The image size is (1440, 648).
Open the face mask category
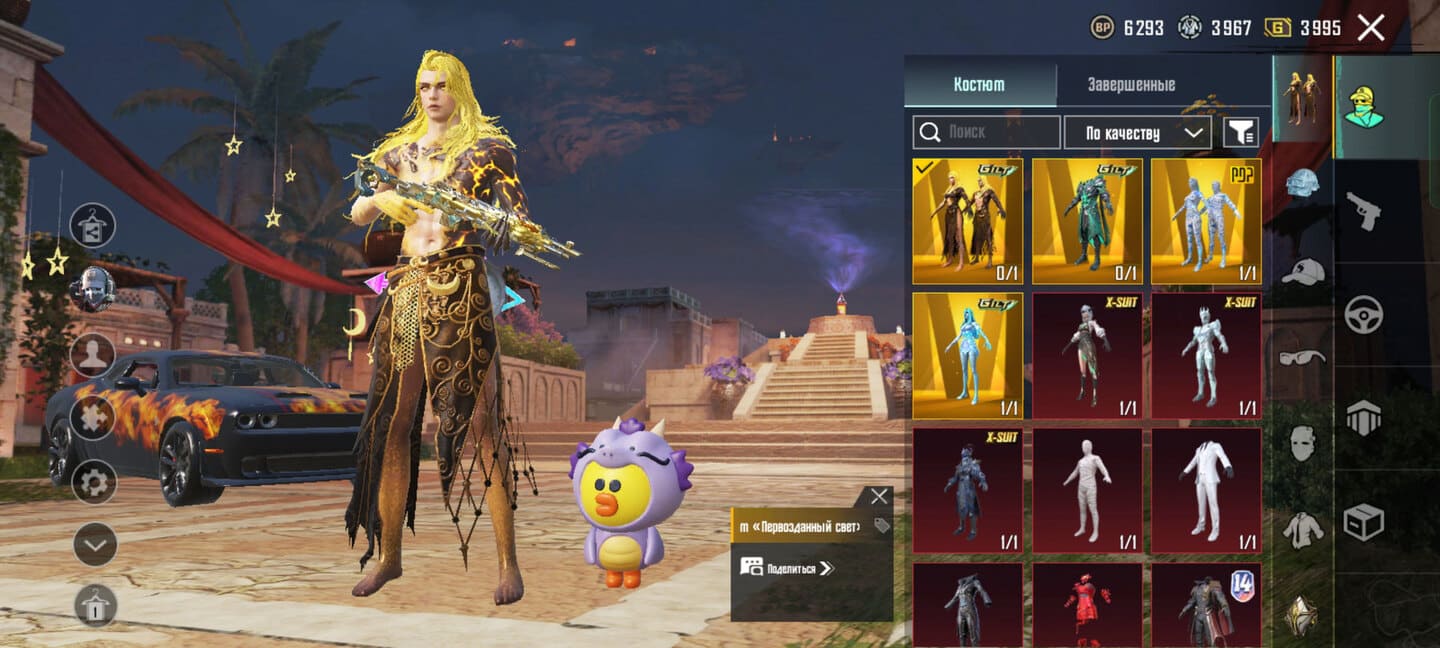point(1303,442)
